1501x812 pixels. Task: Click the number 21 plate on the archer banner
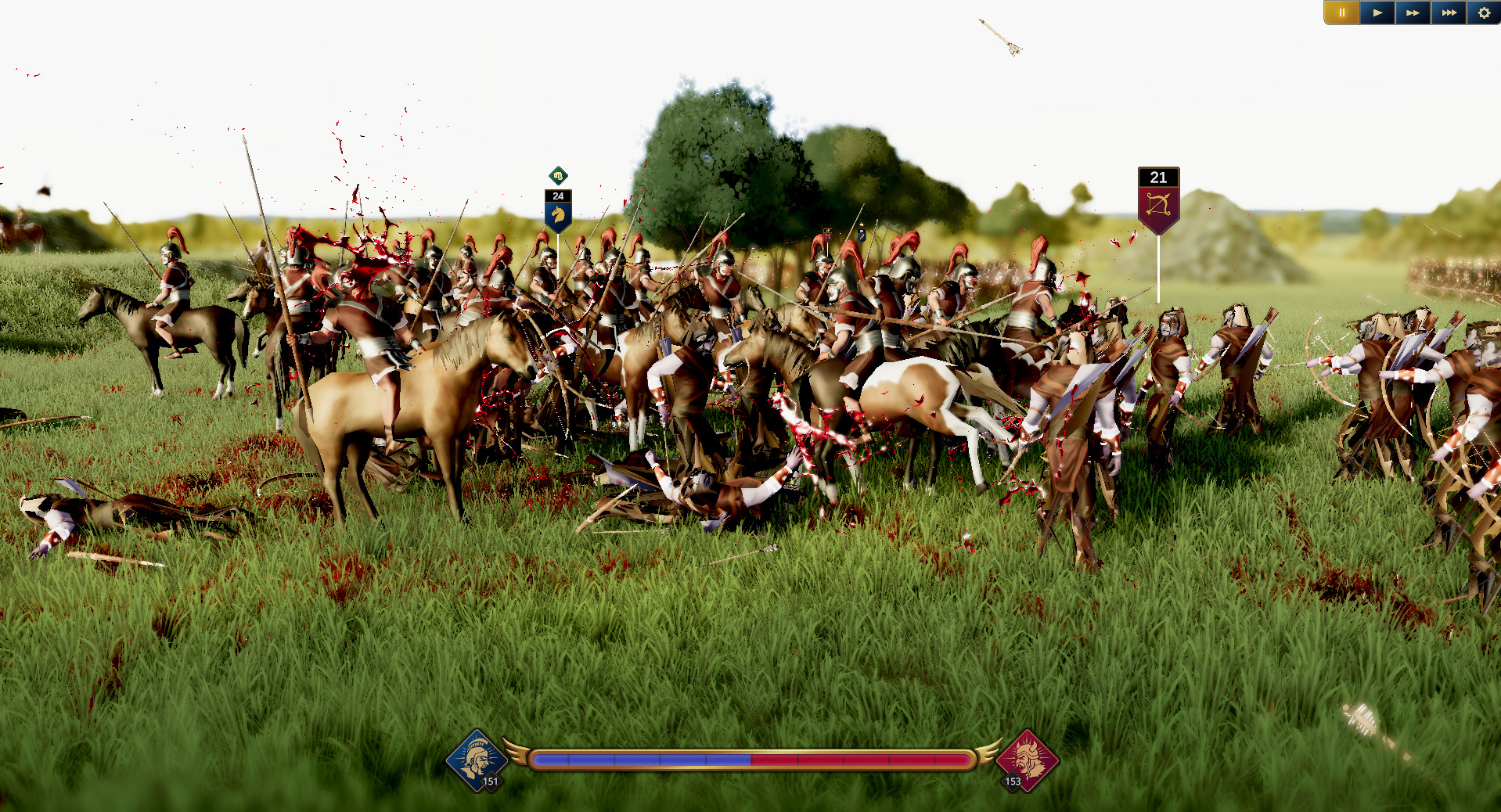(x=1157, y=178)
